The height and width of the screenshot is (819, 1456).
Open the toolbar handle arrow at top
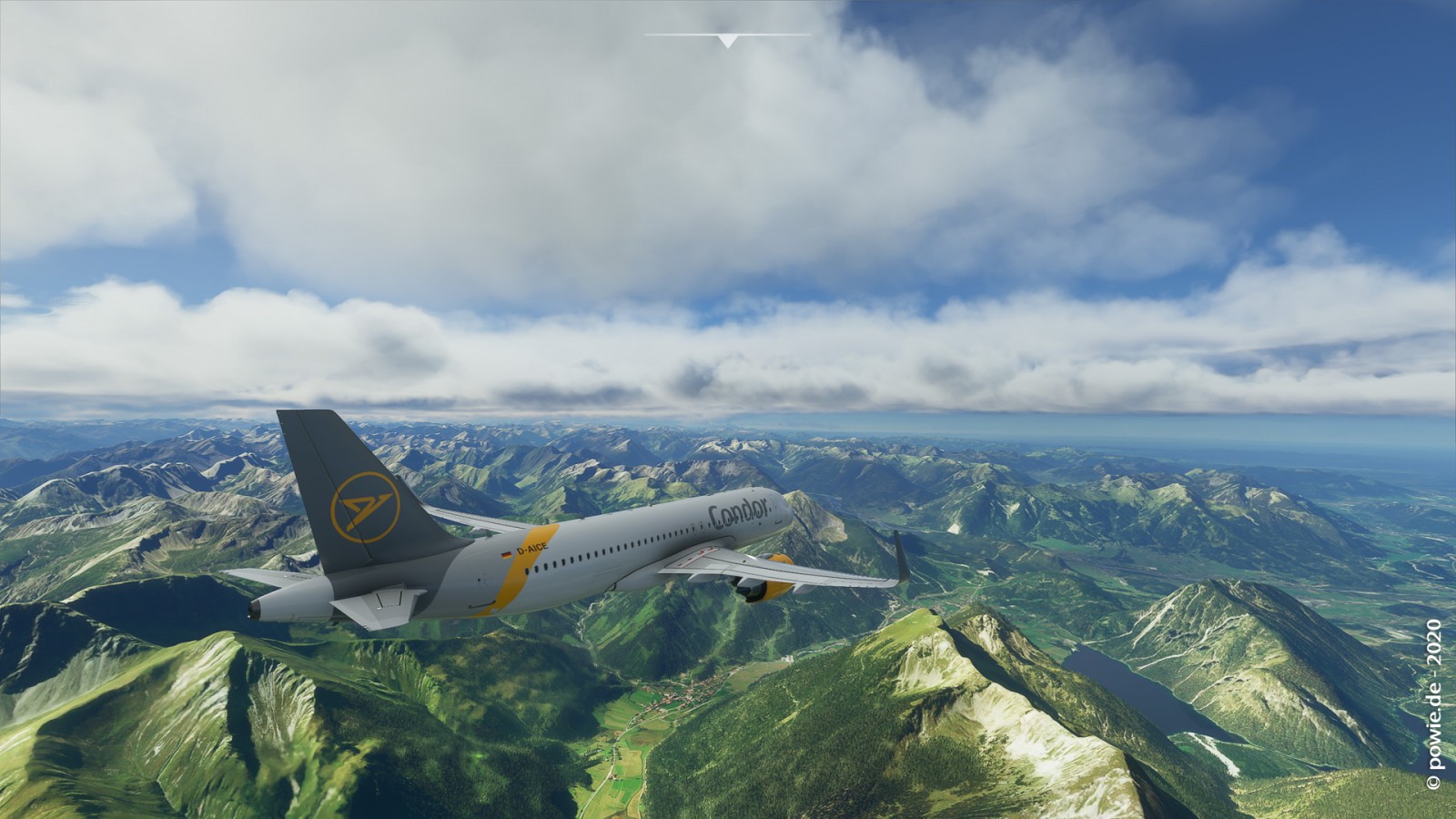(727, 41)
